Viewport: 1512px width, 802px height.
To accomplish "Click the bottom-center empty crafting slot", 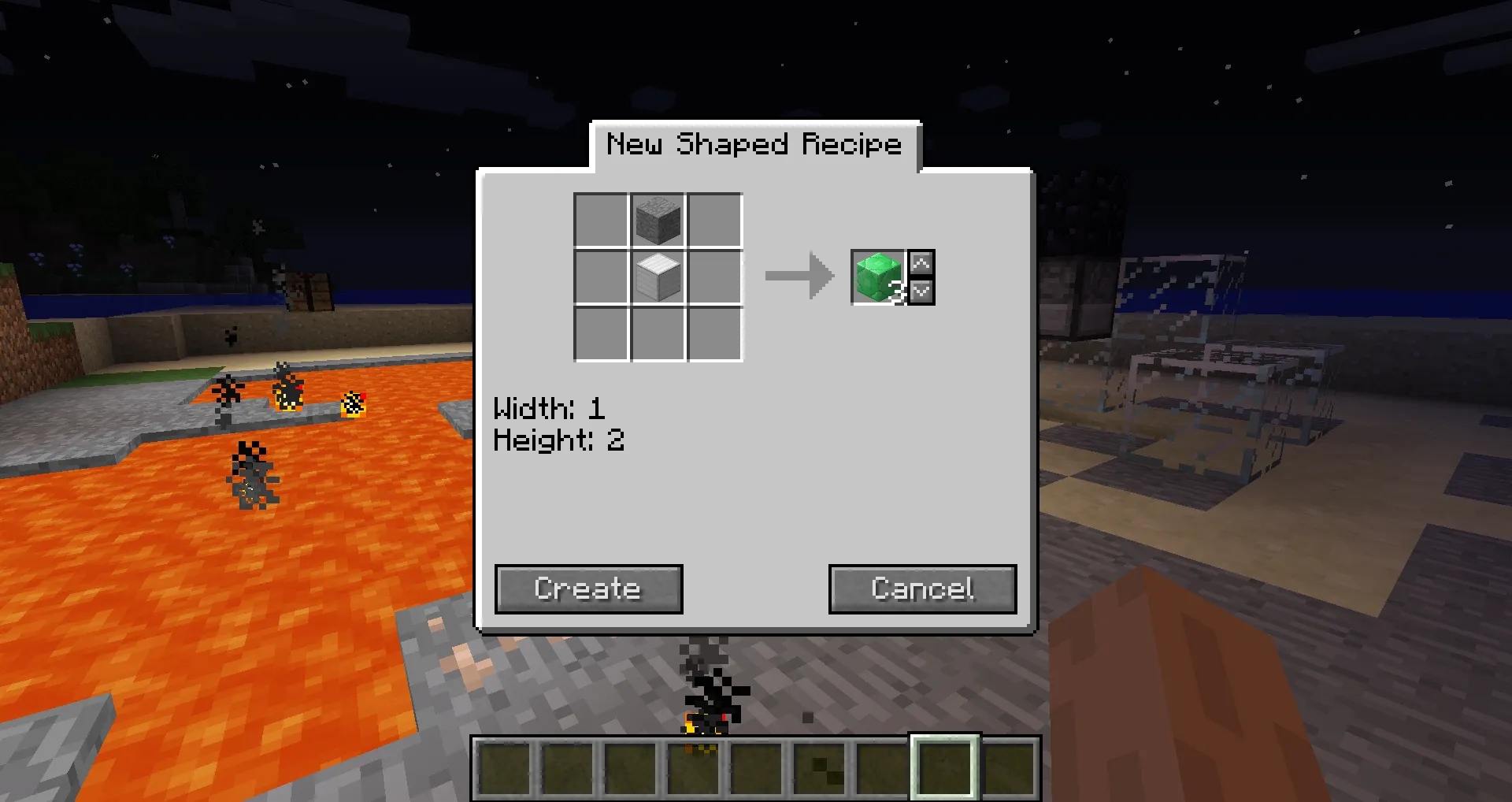I will click(658, 334).
